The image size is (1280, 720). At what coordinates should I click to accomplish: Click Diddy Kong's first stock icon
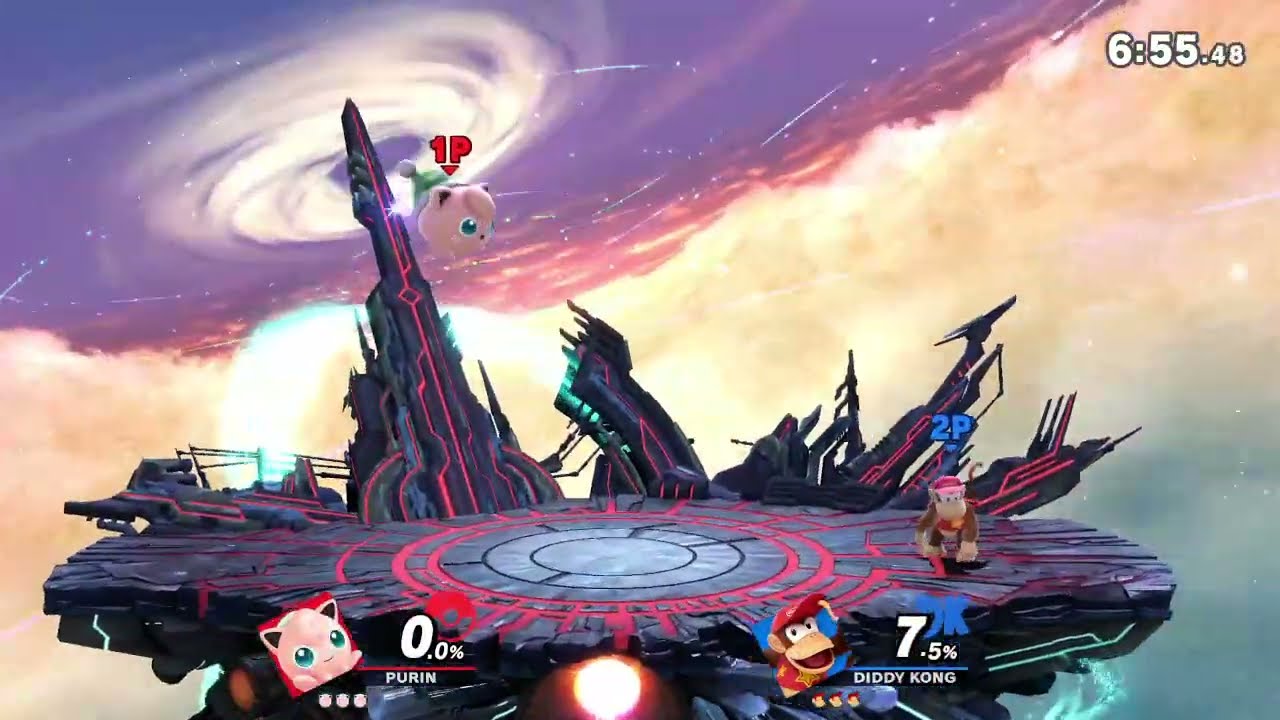pos(820,700)
